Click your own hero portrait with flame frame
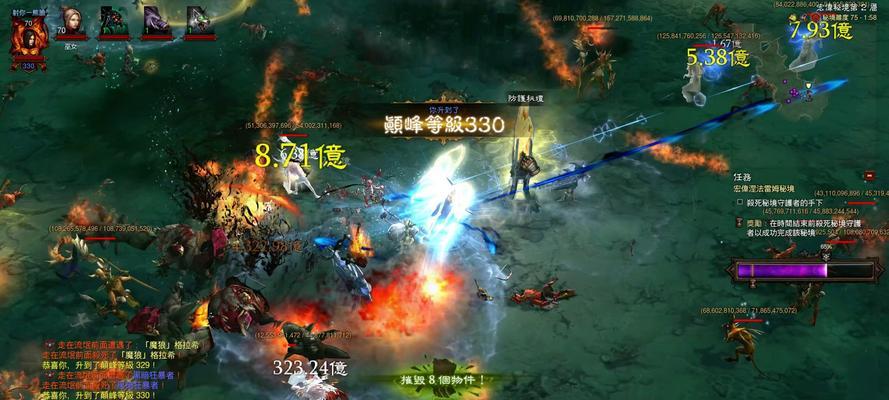This screenshot has width=889, height=400. [28, 38]
